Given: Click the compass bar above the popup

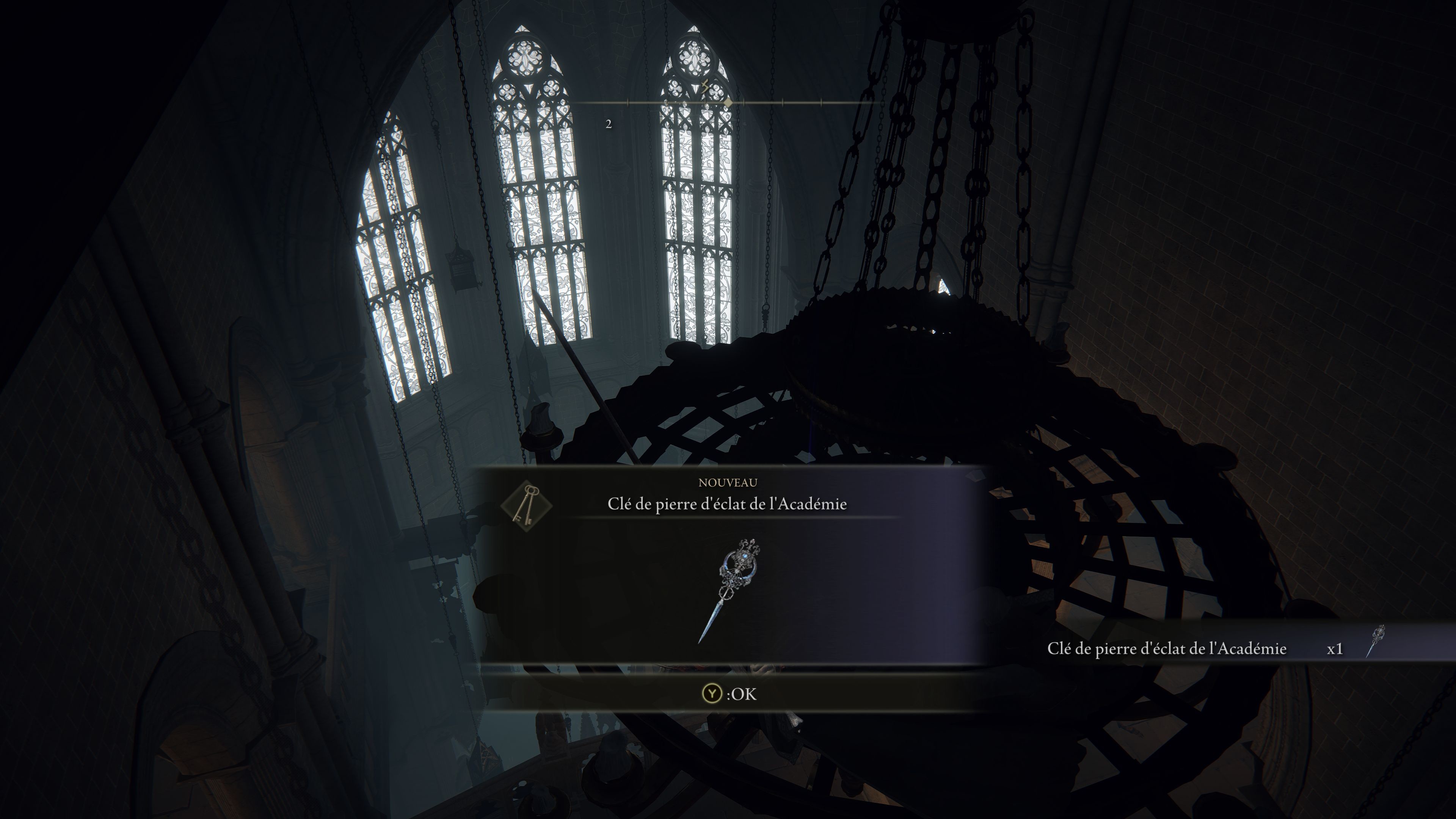Looking at the screenshot, I should click(728, 103).
